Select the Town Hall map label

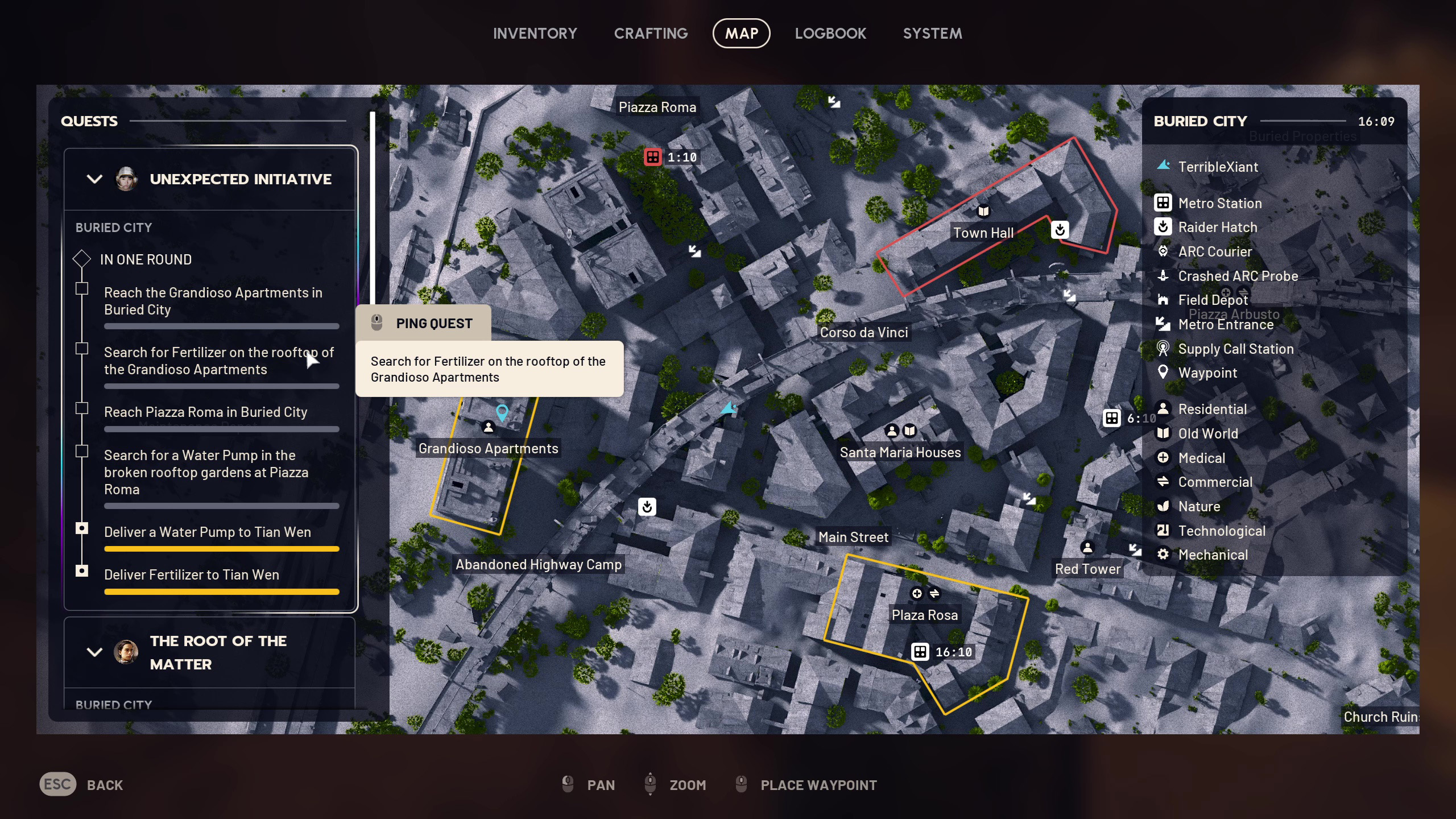click(x=983, y=233)
